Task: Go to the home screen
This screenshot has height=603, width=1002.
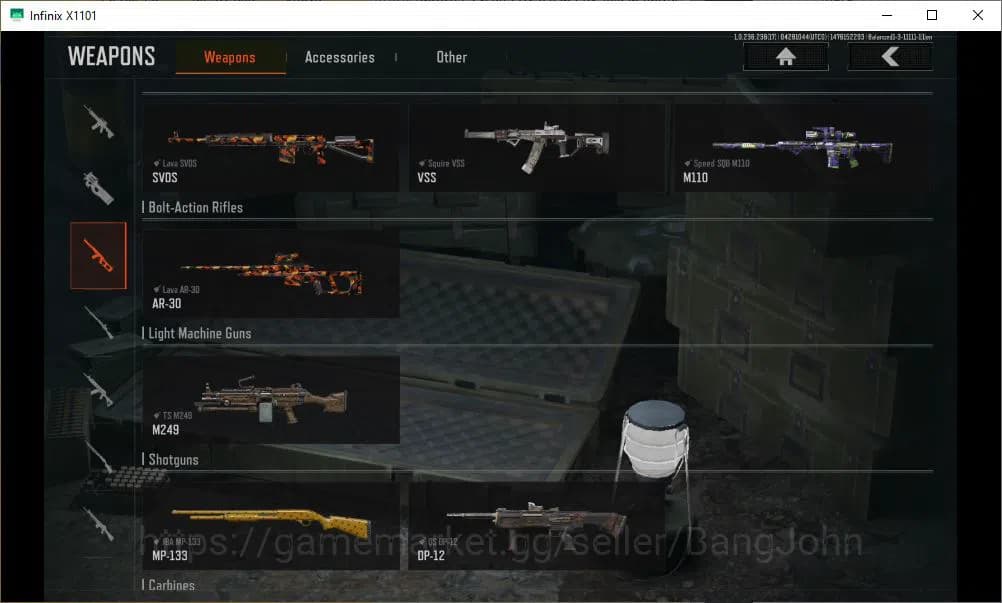Action: pyautogui.click(x=785, y=57)
